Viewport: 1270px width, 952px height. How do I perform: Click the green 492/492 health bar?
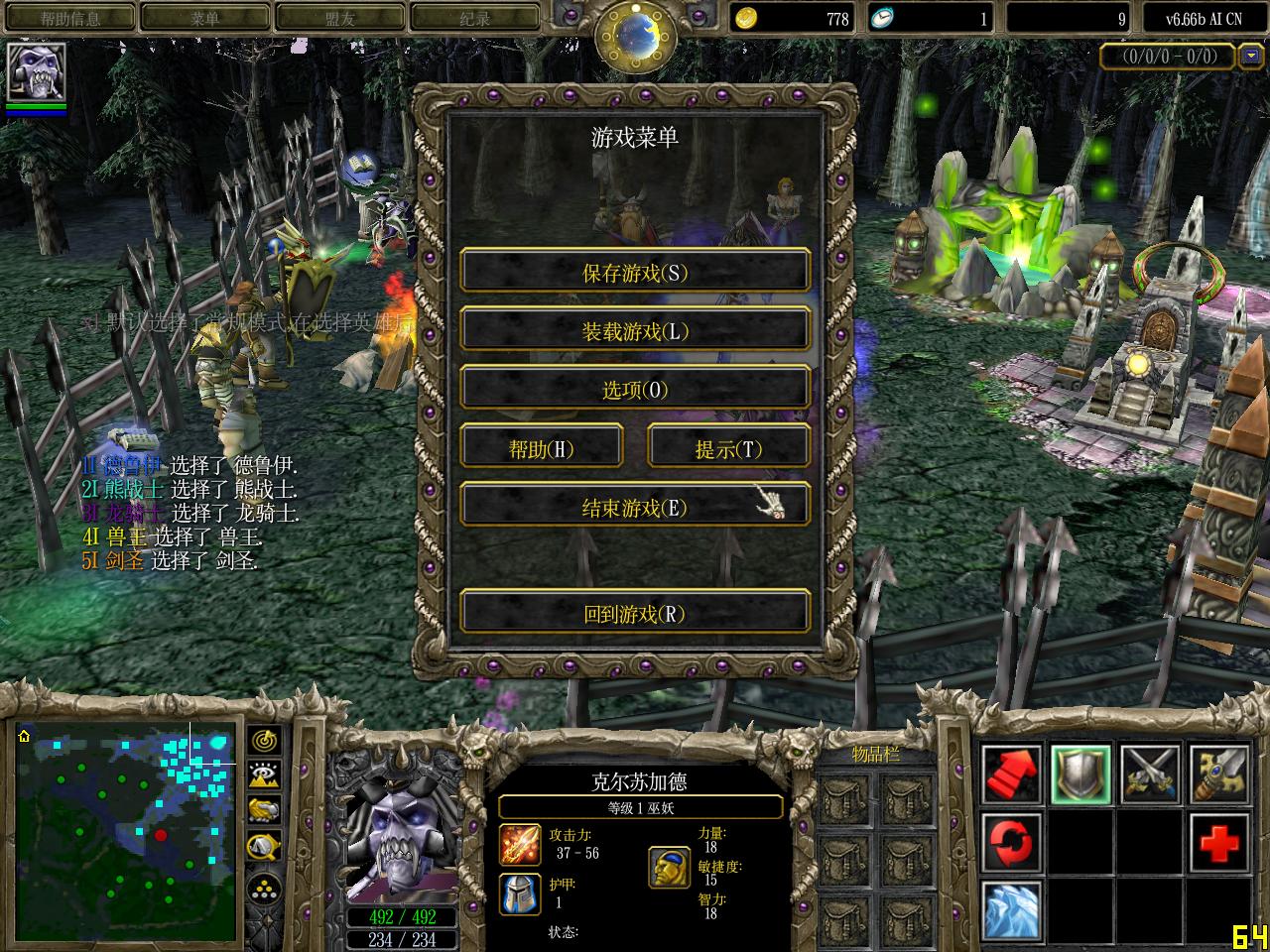pos(404,919)
